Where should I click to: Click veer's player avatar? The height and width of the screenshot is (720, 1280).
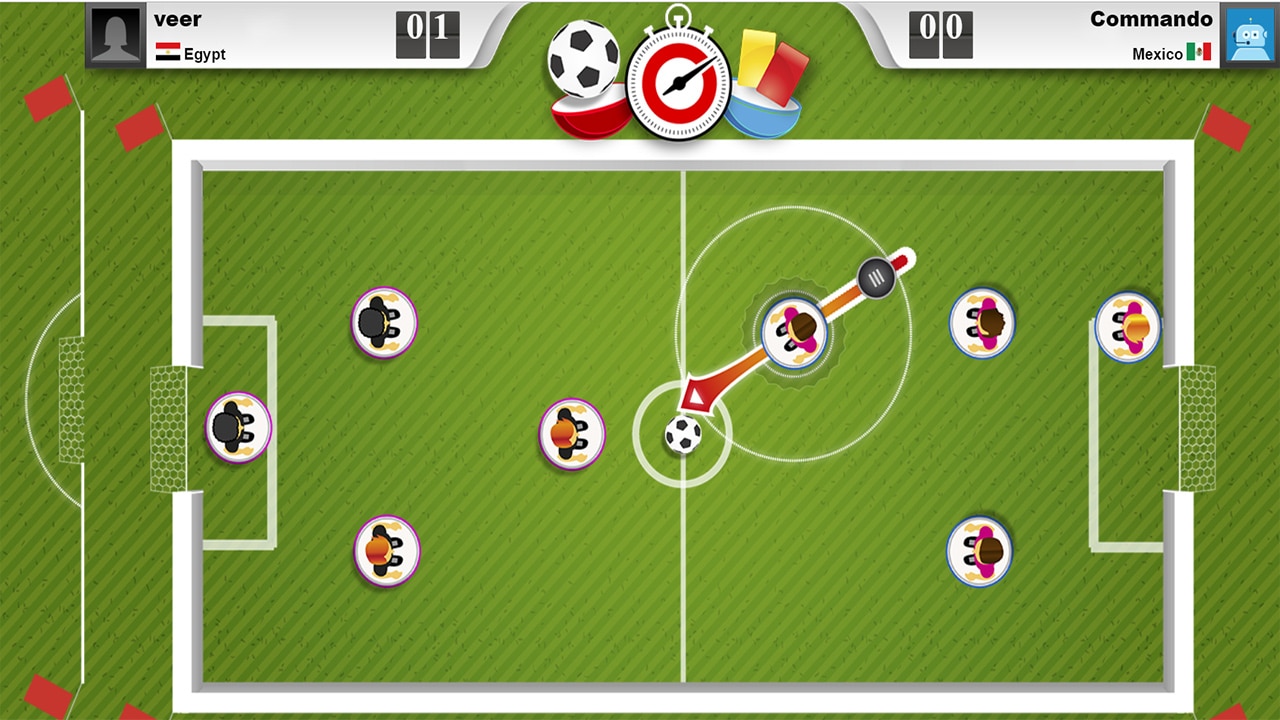pos(114,33)
